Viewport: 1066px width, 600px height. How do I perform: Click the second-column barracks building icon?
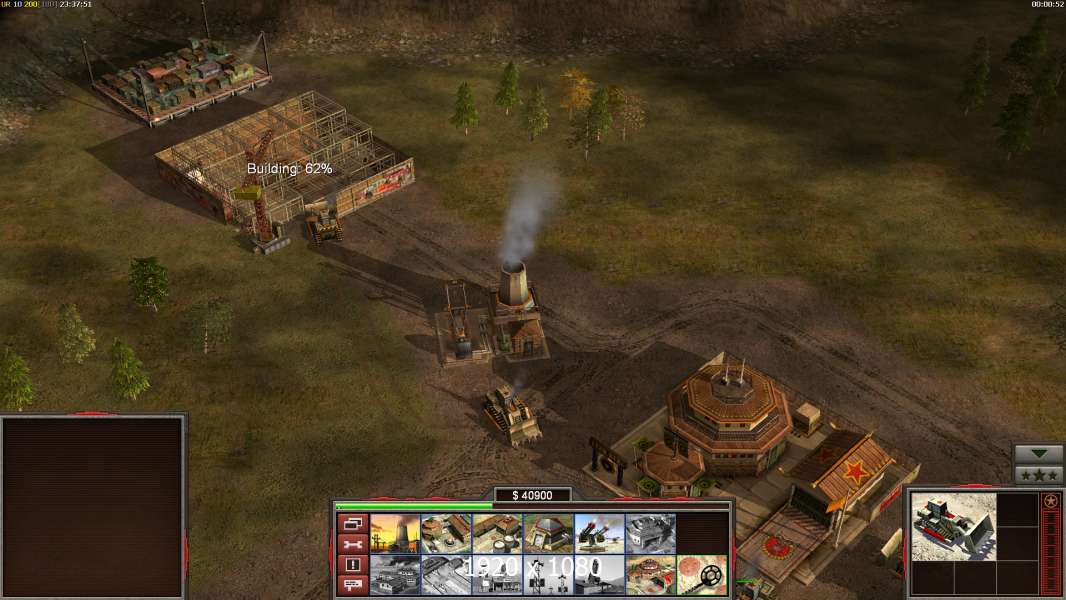(446, 534)
